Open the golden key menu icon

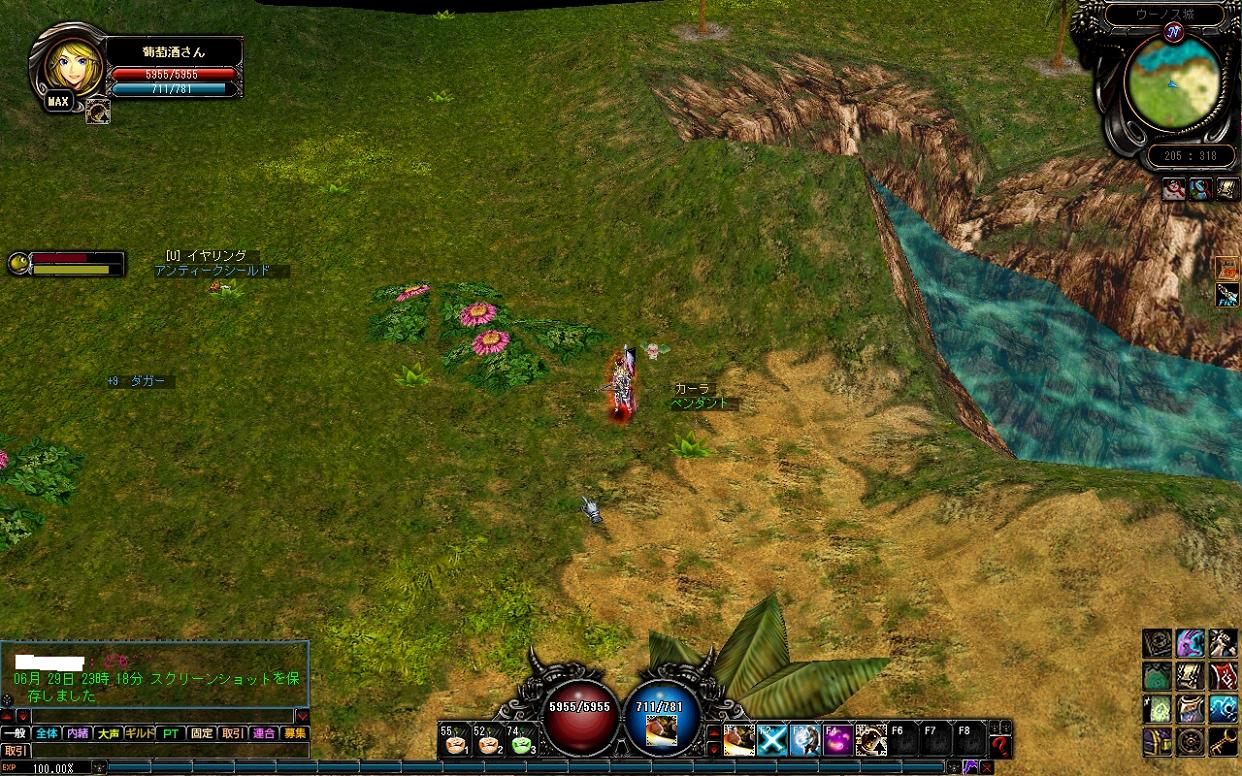[1223, 741]
